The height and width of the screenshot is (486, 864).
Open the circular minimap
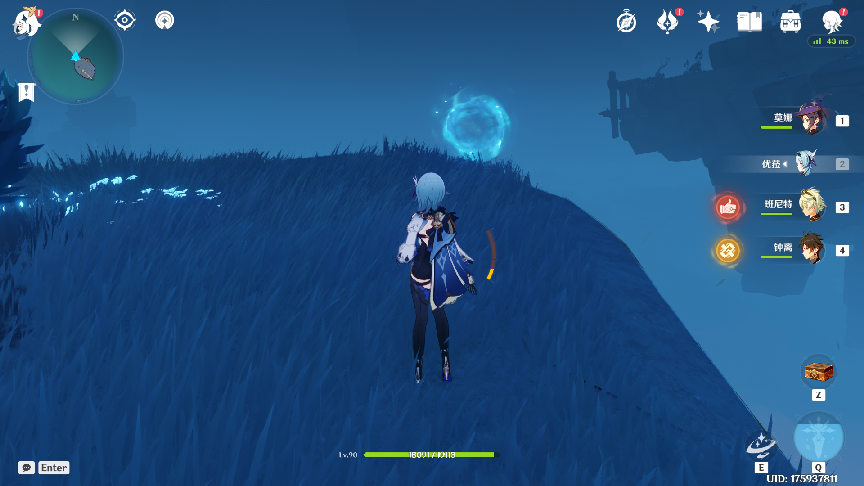pyautogui.click(x=76, y=56)
